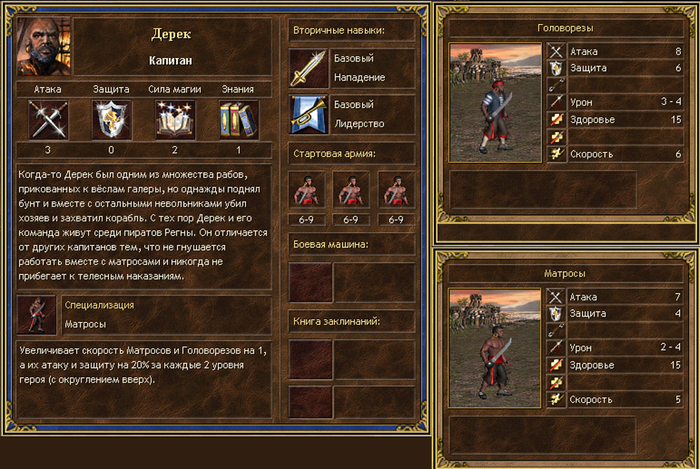Click the Offense secondary skill sword icon

[x=307, y=67]
